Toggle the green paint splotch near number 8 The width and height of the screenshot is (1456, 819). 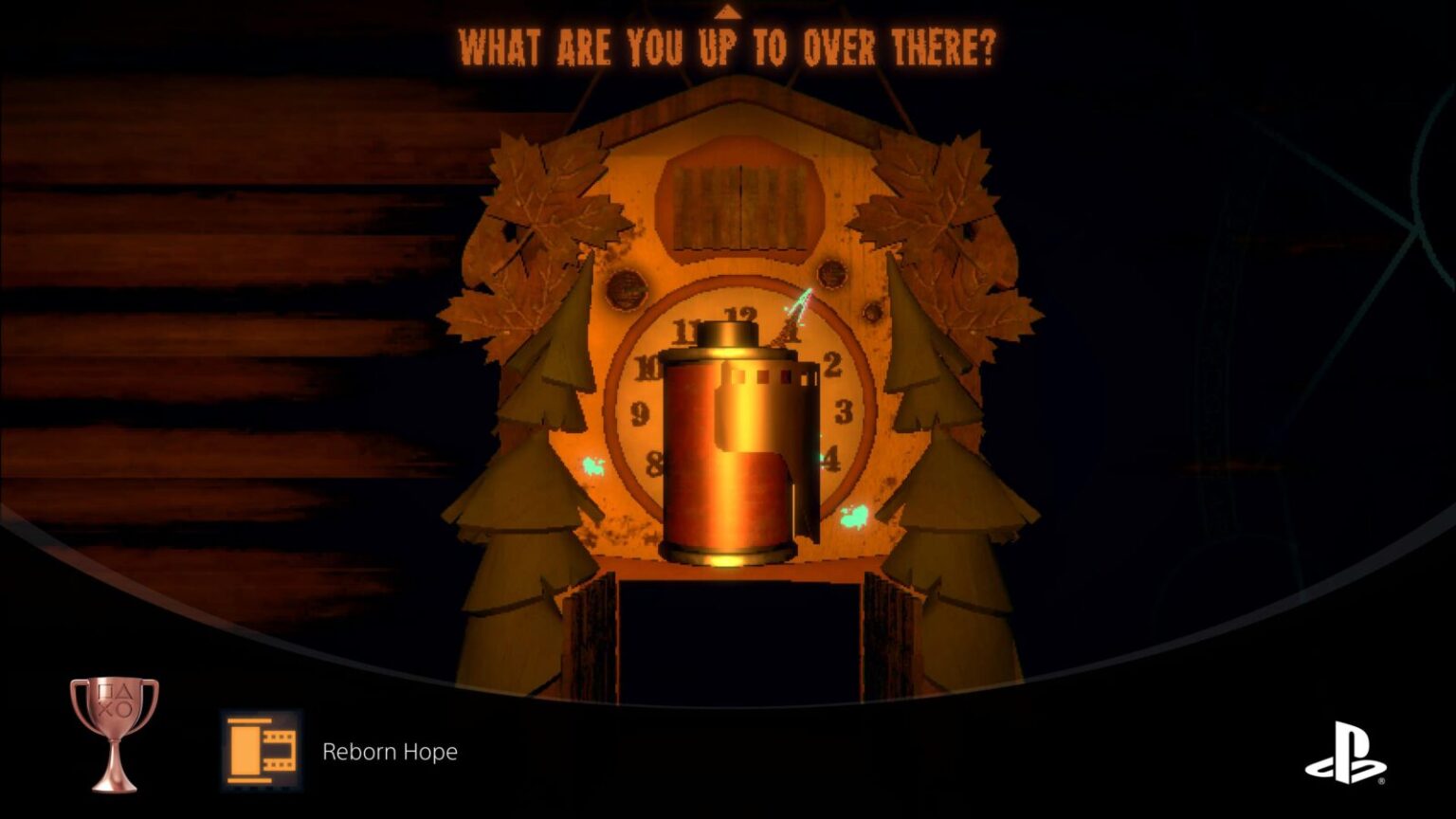click(595, 464)
